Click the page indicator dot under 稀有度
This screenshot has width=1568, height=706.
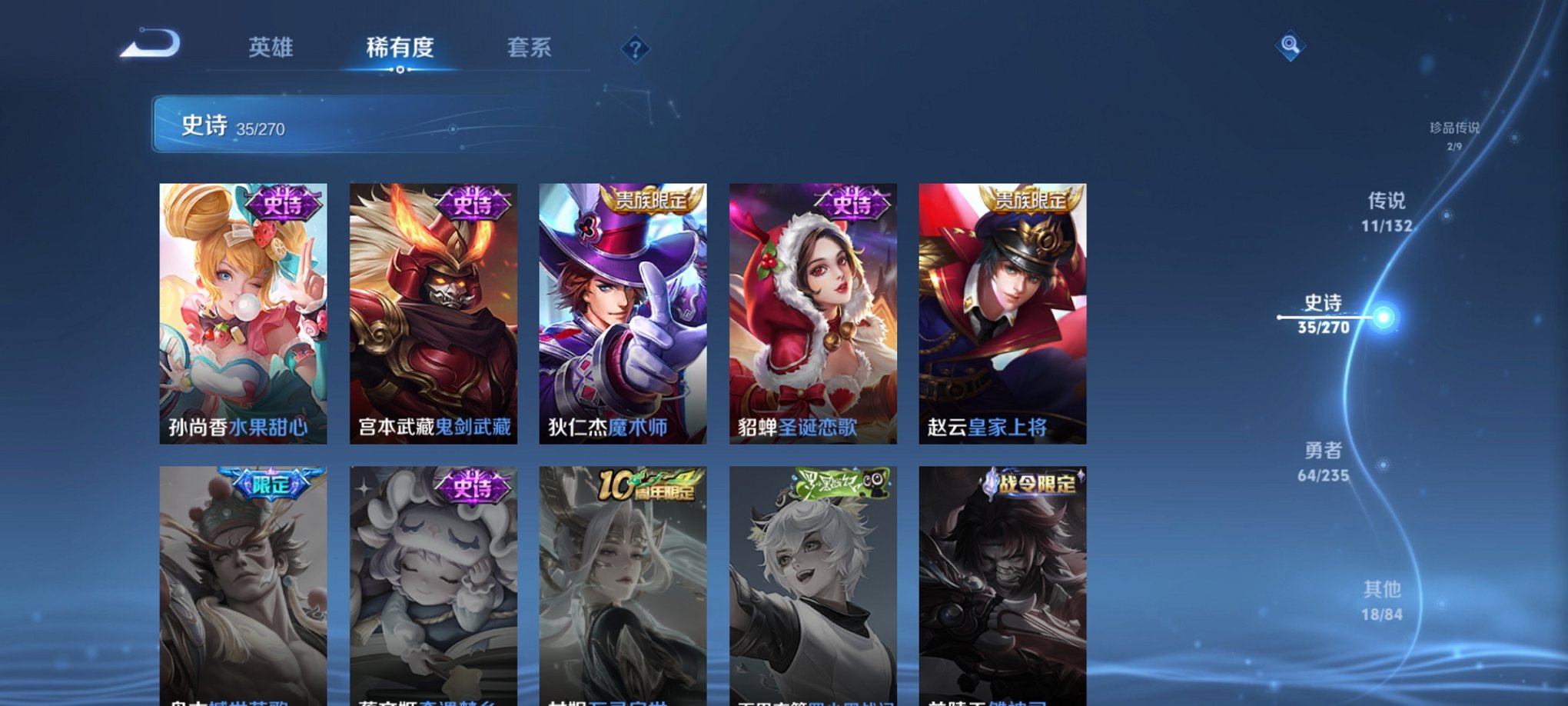401,71
